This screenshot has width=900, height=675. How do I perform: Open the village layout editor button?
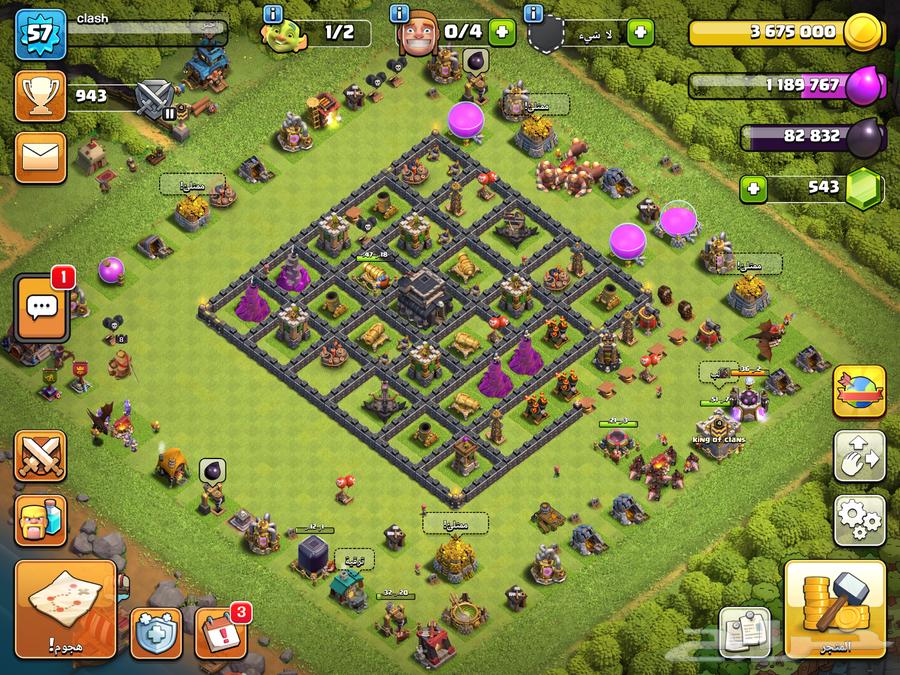coord(859,456)
